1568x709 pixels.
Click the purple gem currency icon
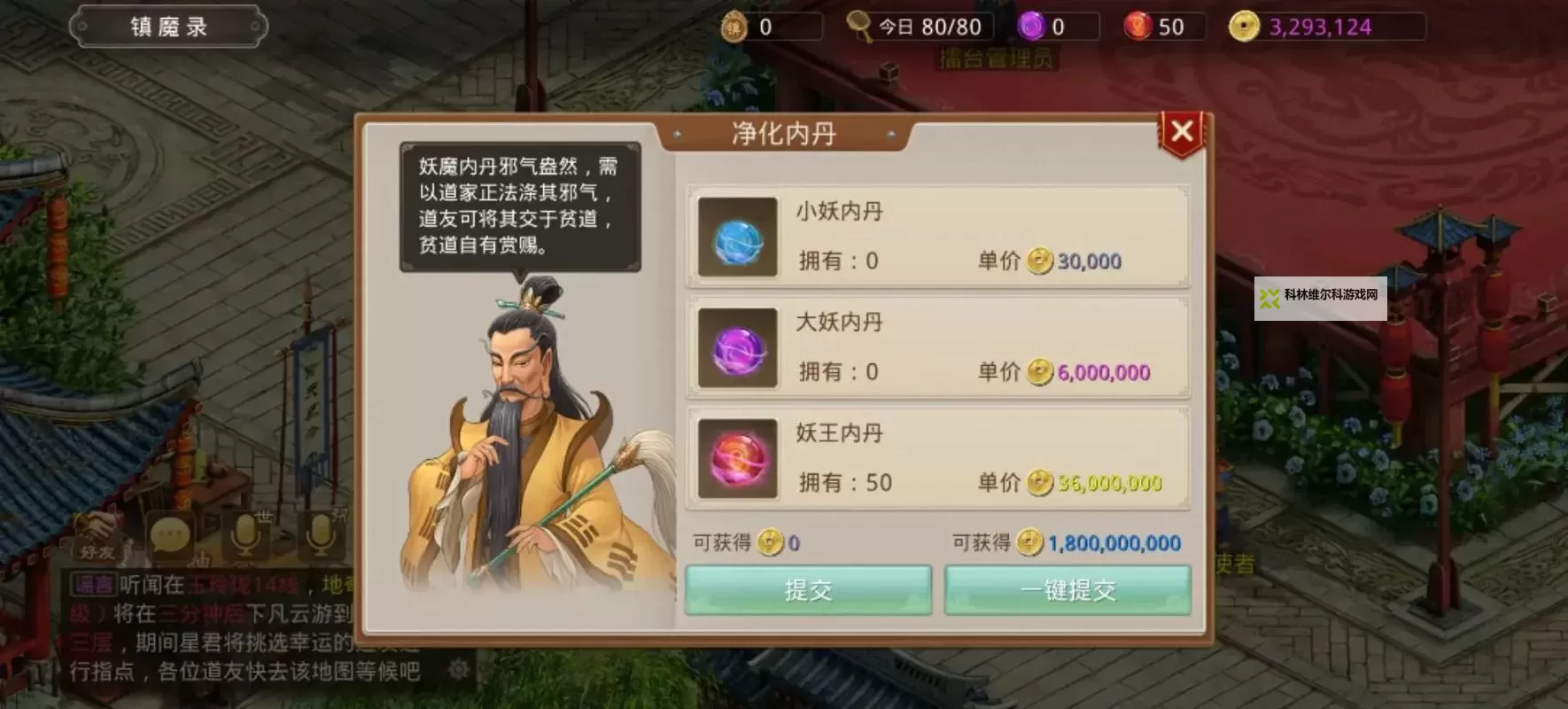[1031, 26]
